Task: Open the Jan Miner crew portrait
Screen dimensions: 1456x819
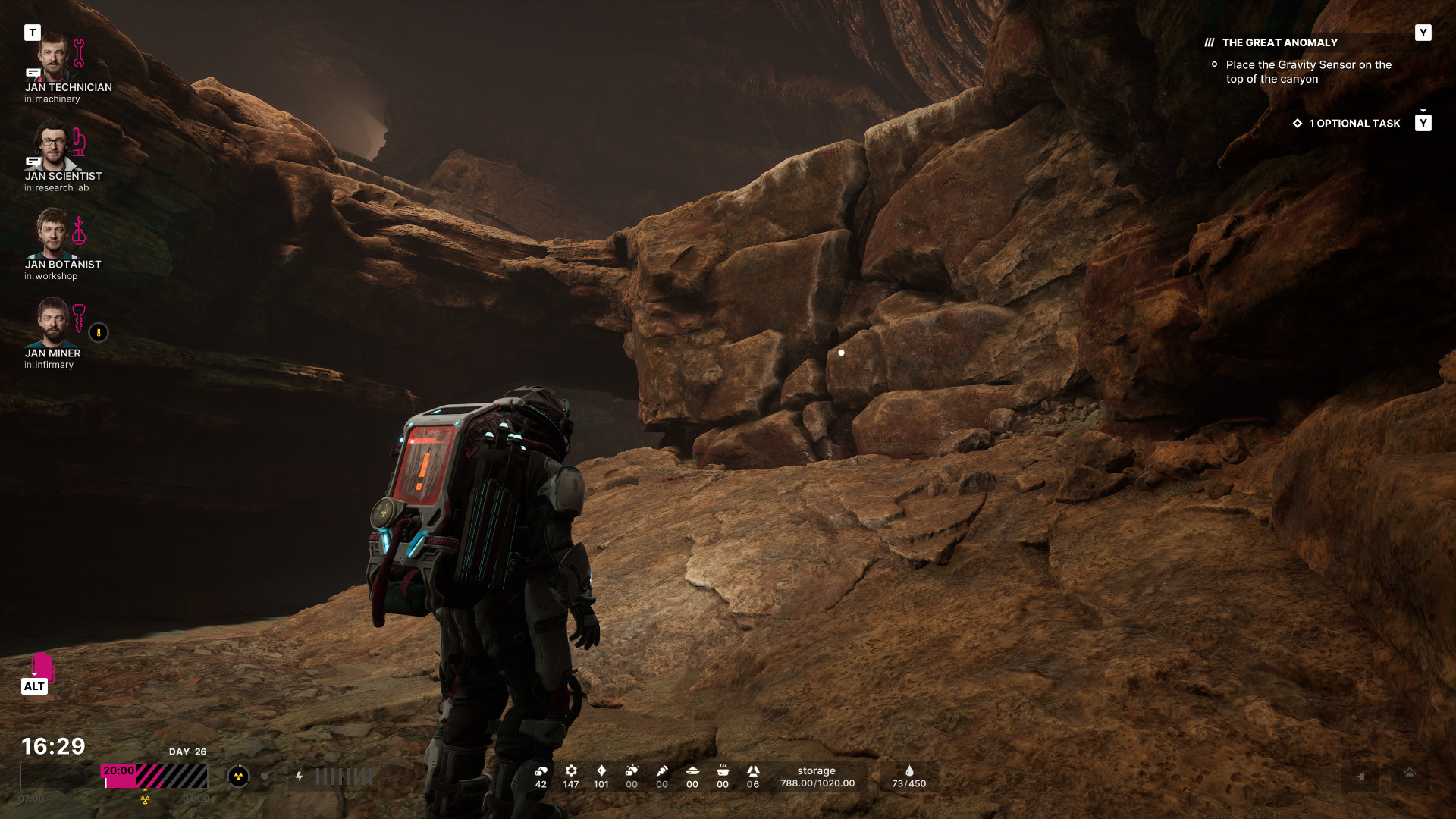Action: point(53,322)
